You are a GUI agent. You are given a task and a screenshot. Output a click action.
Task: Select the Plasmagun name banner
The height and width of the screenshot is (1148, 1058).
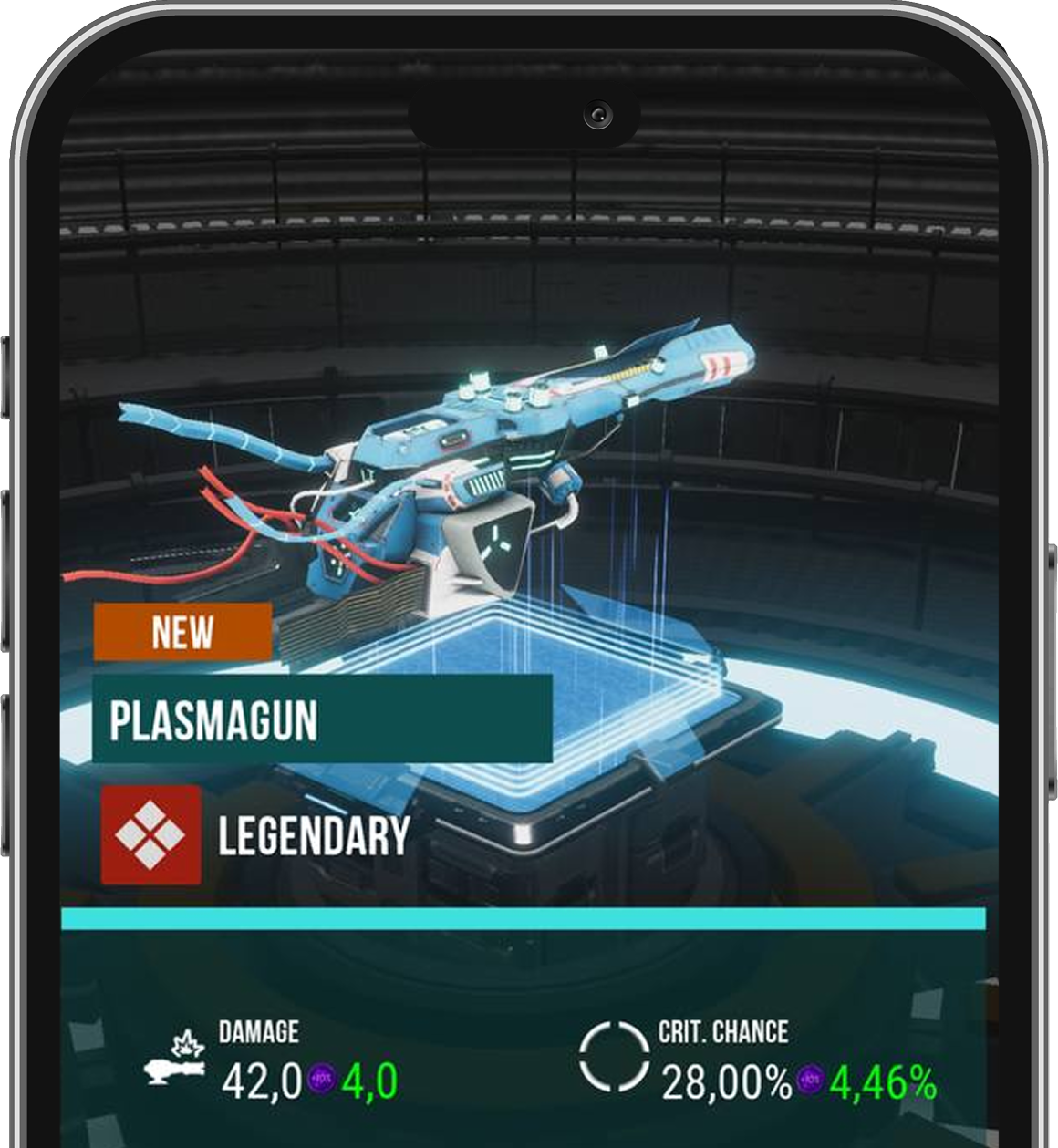coord(322,719)
